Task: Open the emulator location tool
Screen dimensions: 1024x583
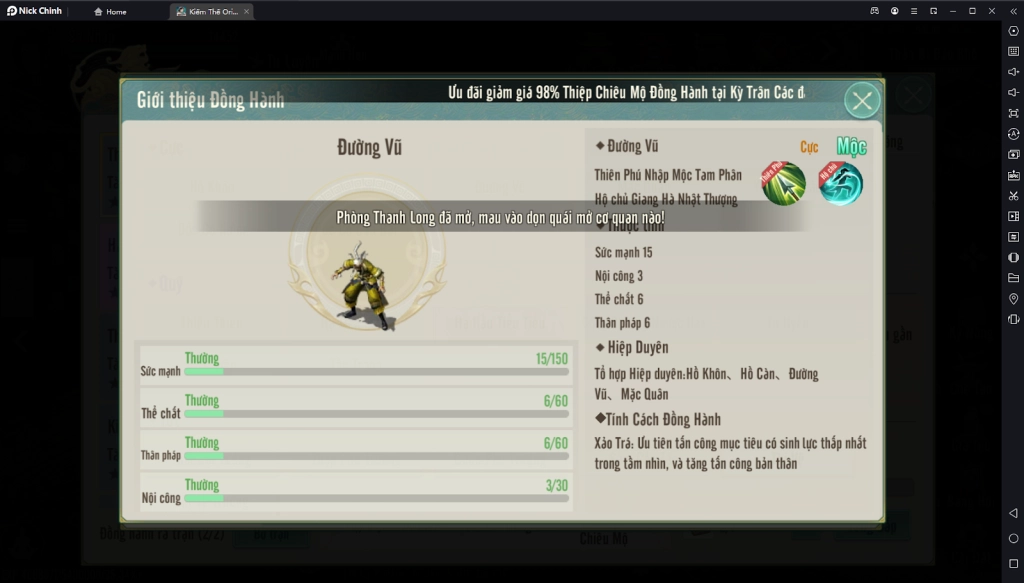Action: pyautogui.click(x=1013, y=299)
